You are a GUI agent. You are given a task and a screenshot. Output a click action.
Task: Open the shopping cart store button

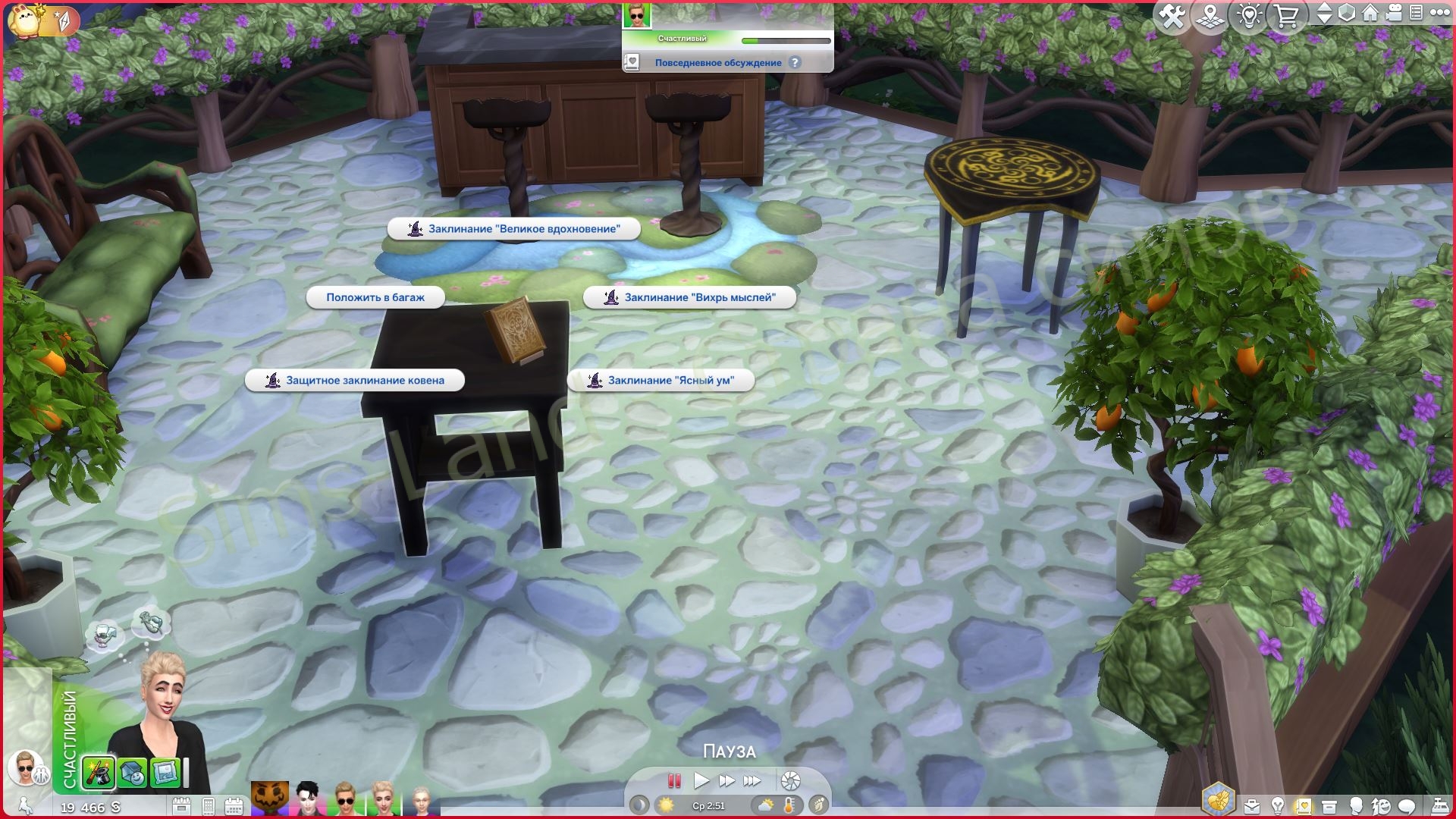point(1287,16)
